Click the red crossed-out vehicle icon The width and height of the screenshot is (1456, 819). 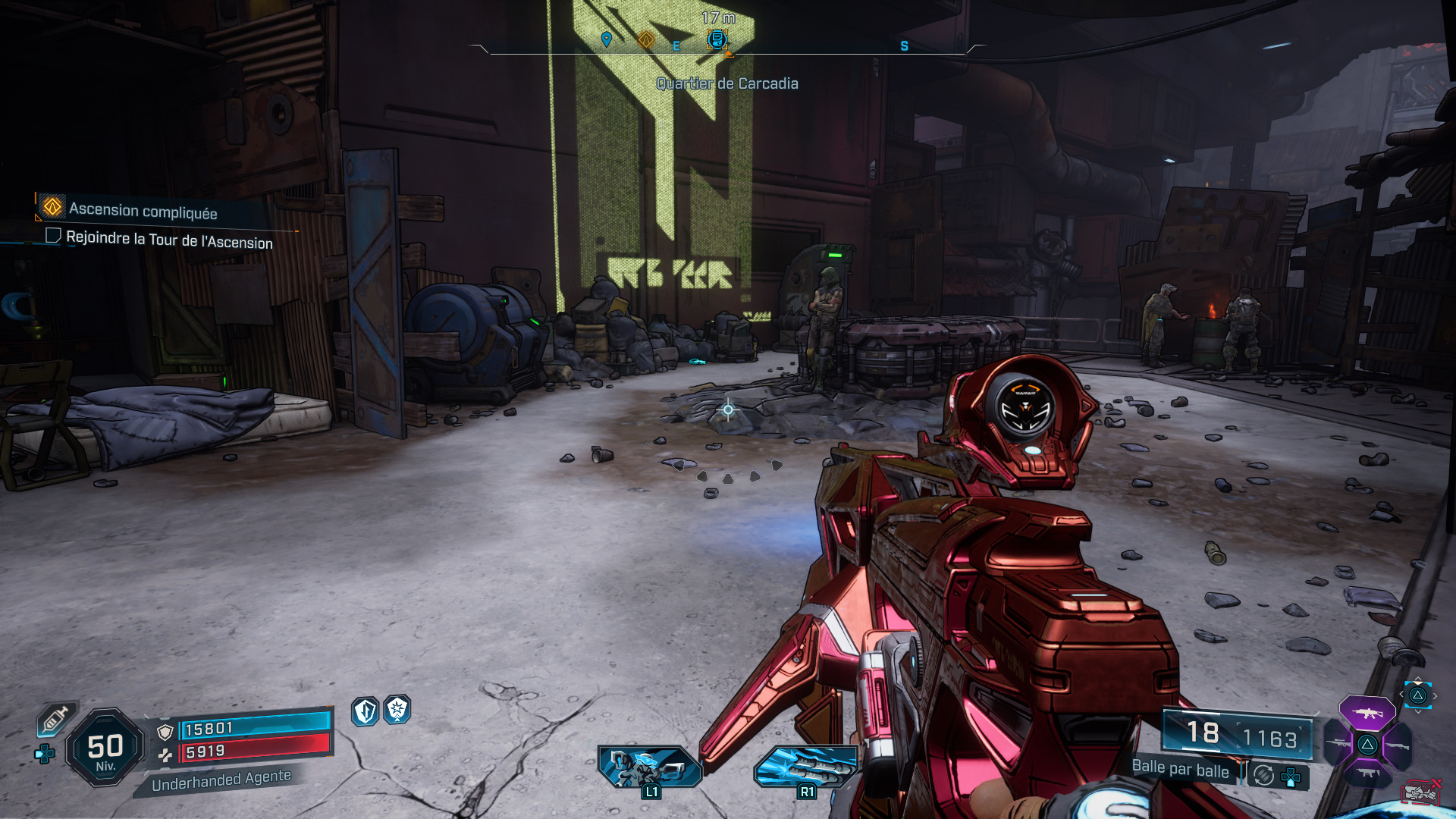point(1420,792)
